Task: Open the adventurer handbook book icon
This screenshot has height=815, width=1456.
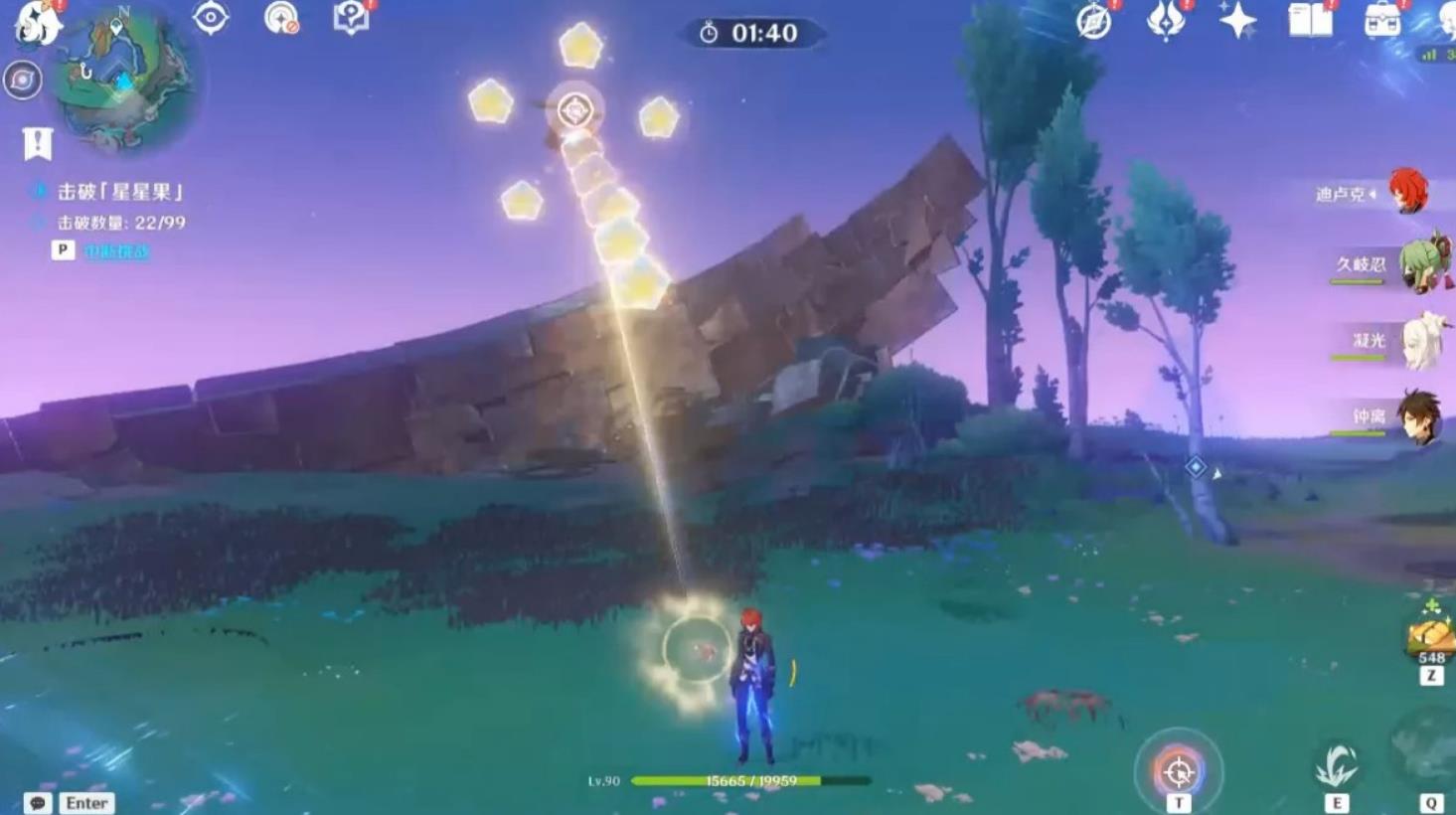Action: coord(1310,20)
